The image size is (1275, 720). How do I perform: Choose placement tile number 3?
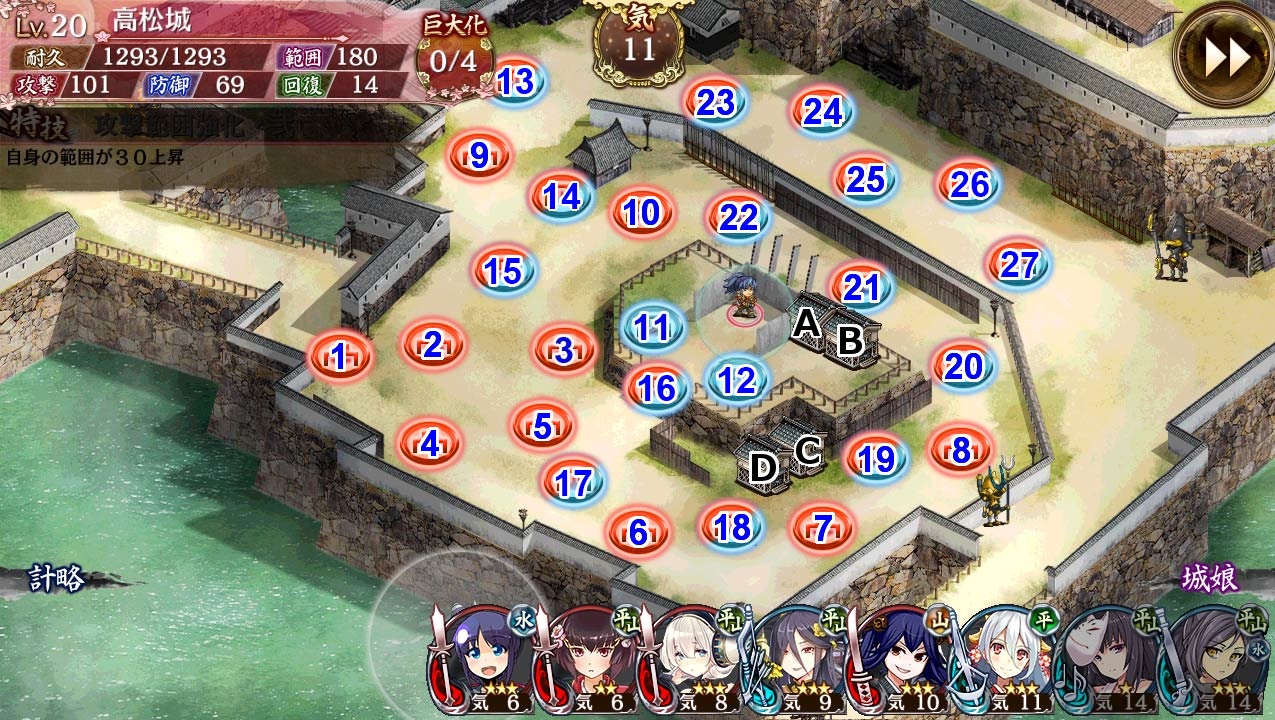pyautogui.click(x=564, y=351)
